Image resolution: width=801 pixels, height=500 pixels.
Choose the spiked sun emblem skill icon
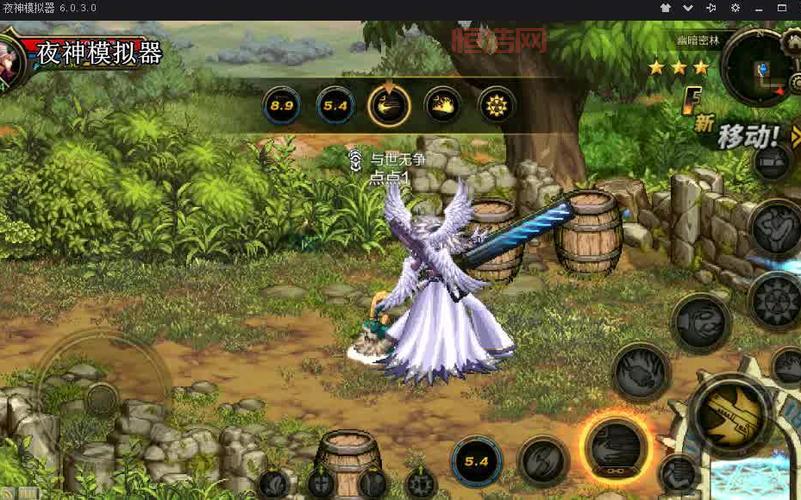[x=496, y=105]
